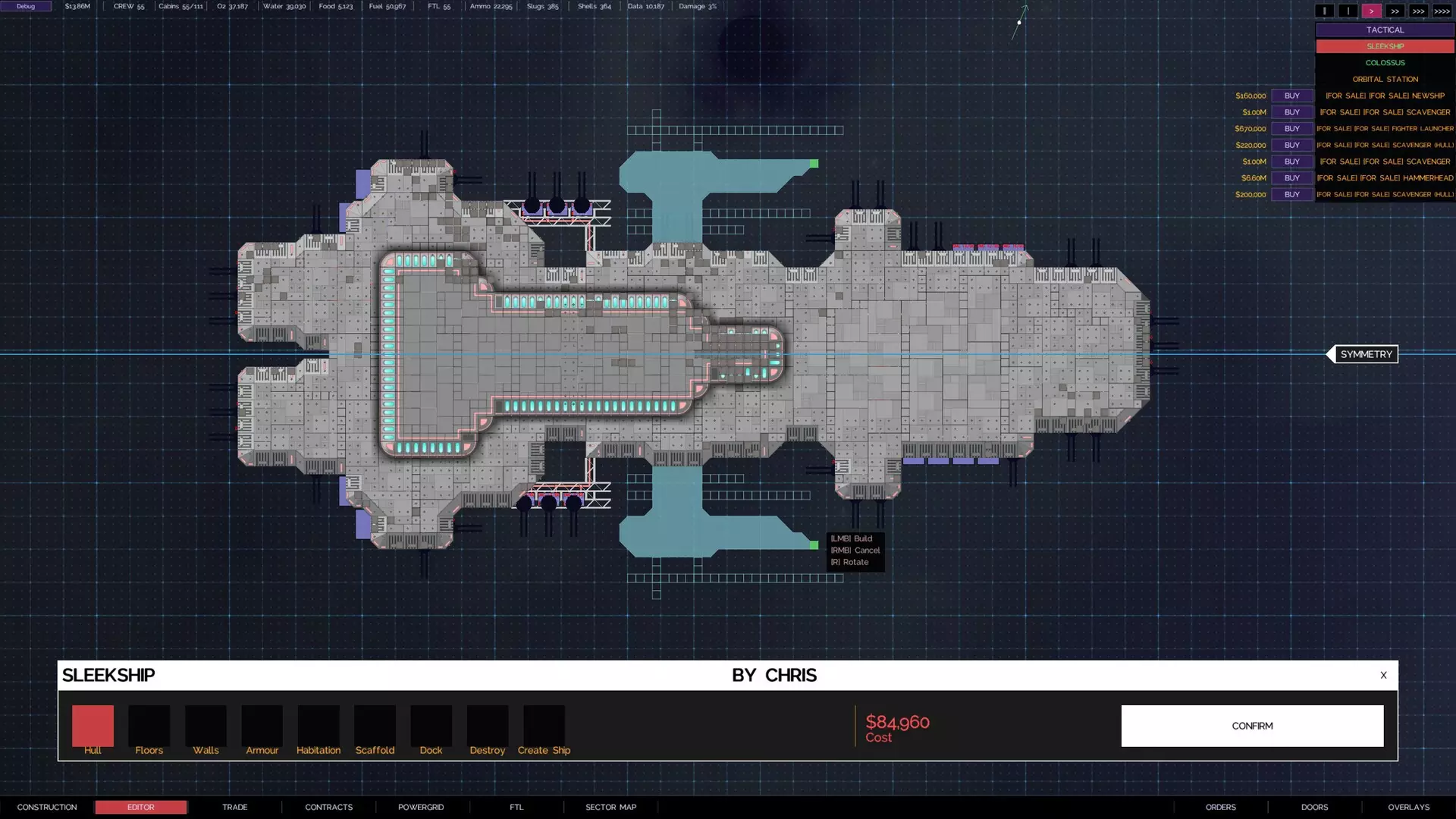The height and width of the screenshot is (819, 1456).
Task: Open the Sector Map tab
Action: click(x=610, y=807)
